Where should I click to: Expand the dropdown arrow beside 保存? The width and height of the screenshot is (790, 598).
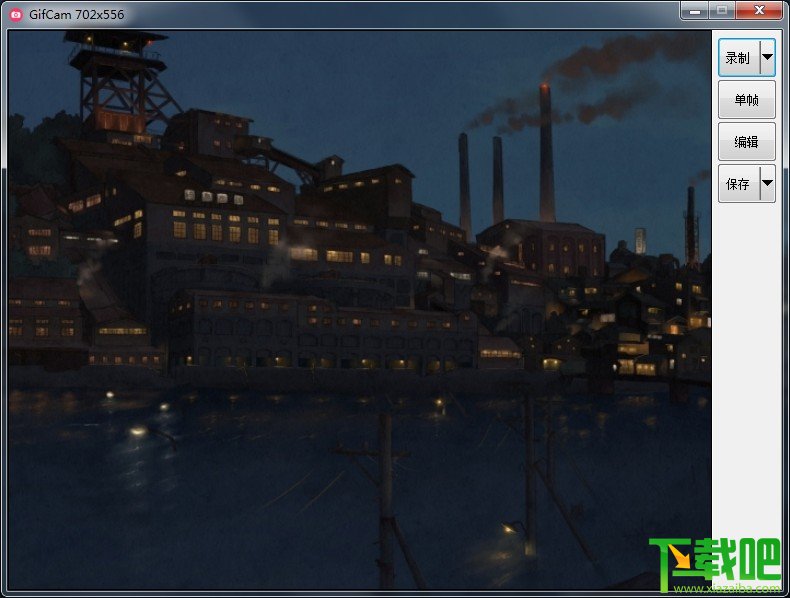(x=767, y=184)
